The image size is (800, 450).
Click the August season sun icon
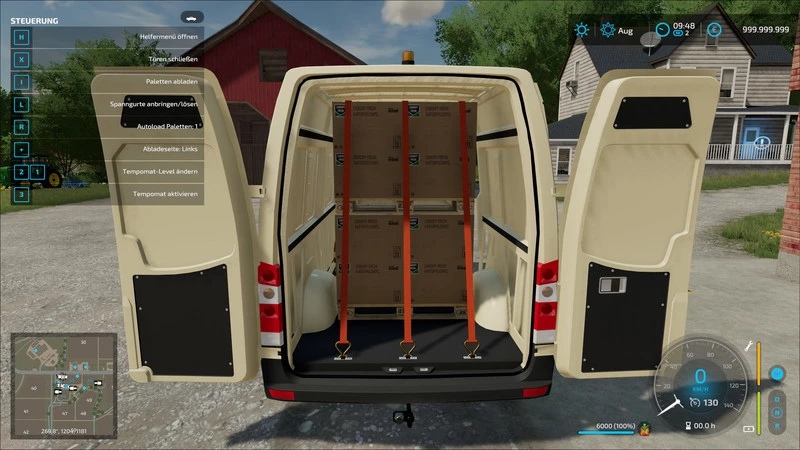[607, 30]
